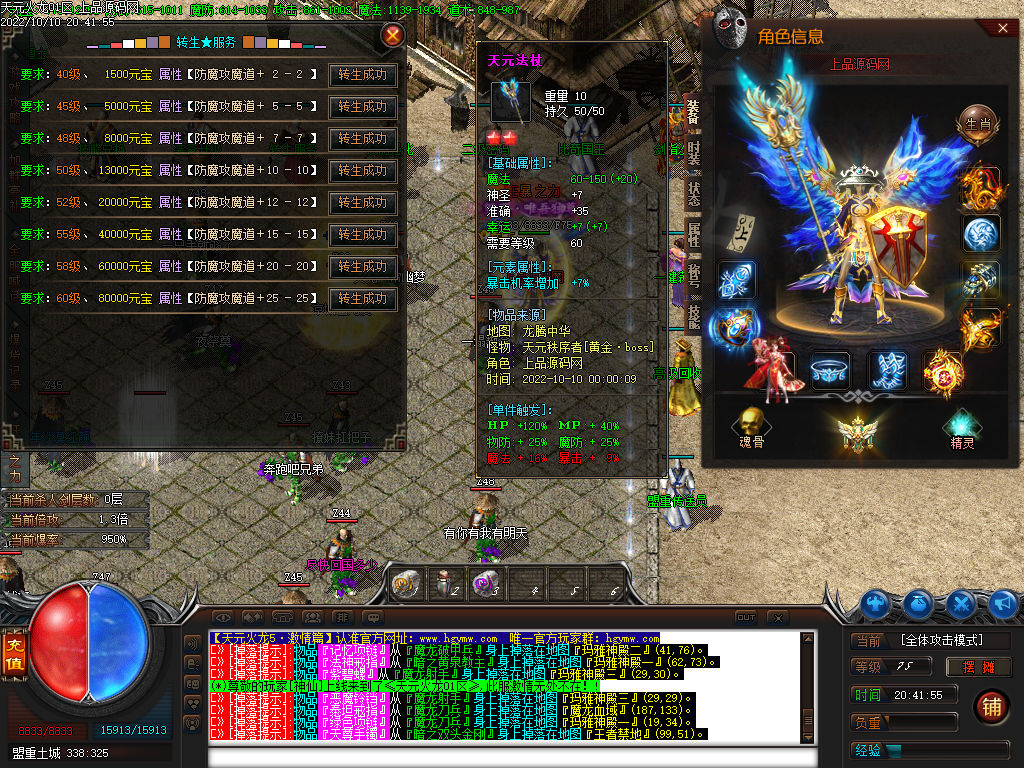Image resolution: width=1024 pixels, height=768 pixels.
Task: Select the 技能 skills tab
Action: 693,316
